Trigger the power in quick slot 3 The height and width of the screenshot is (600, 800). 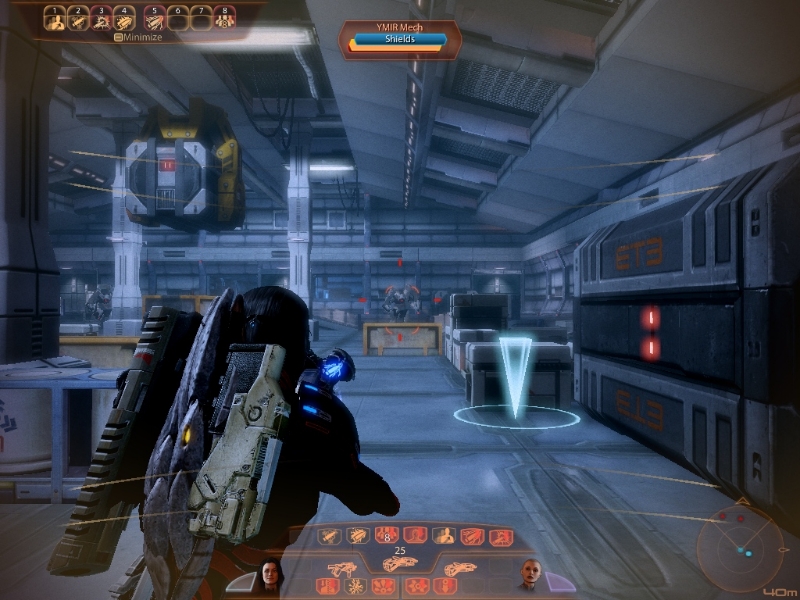102,20
